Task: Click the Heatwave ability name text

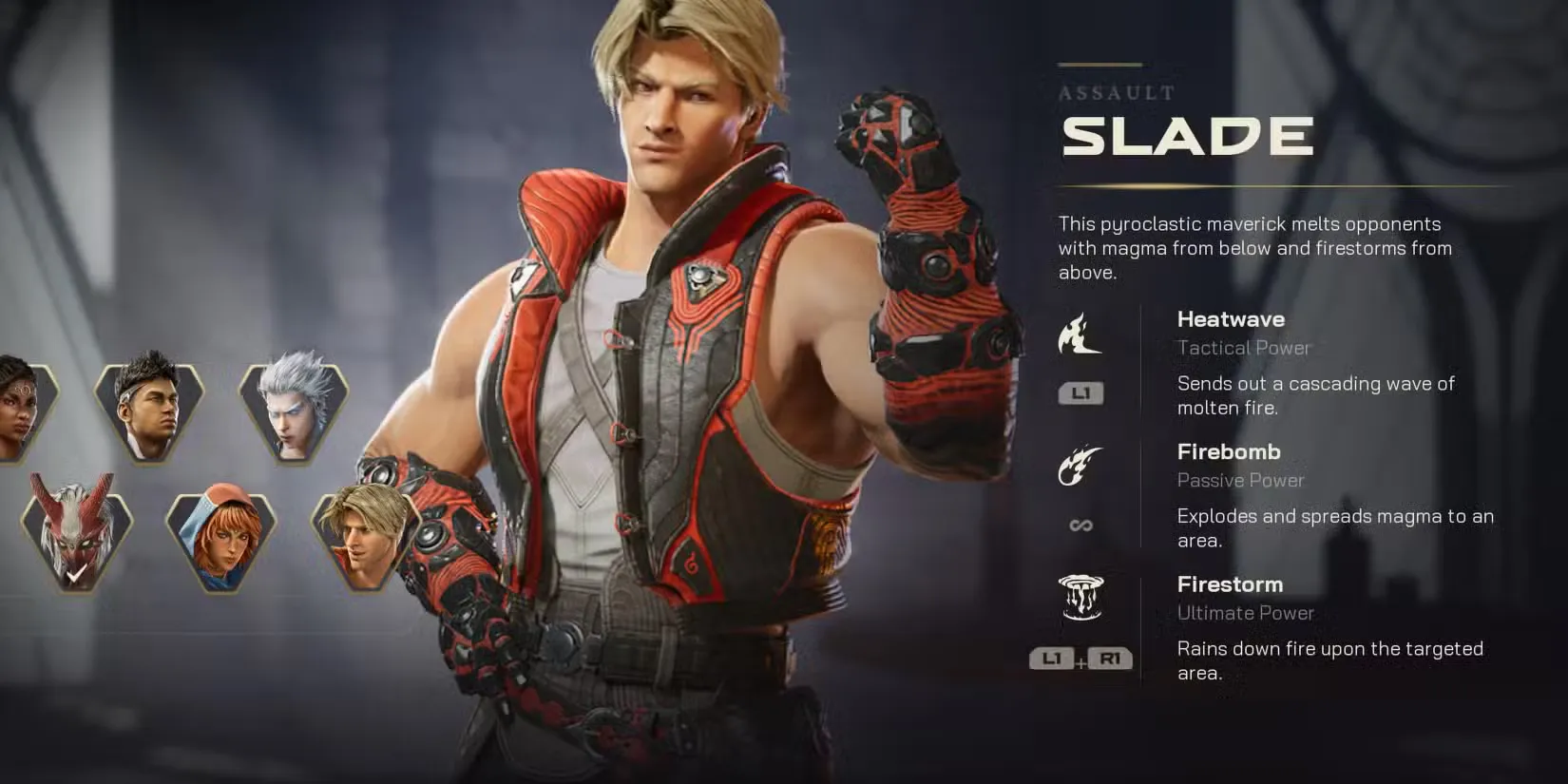Action: (x=1231, y=319)
